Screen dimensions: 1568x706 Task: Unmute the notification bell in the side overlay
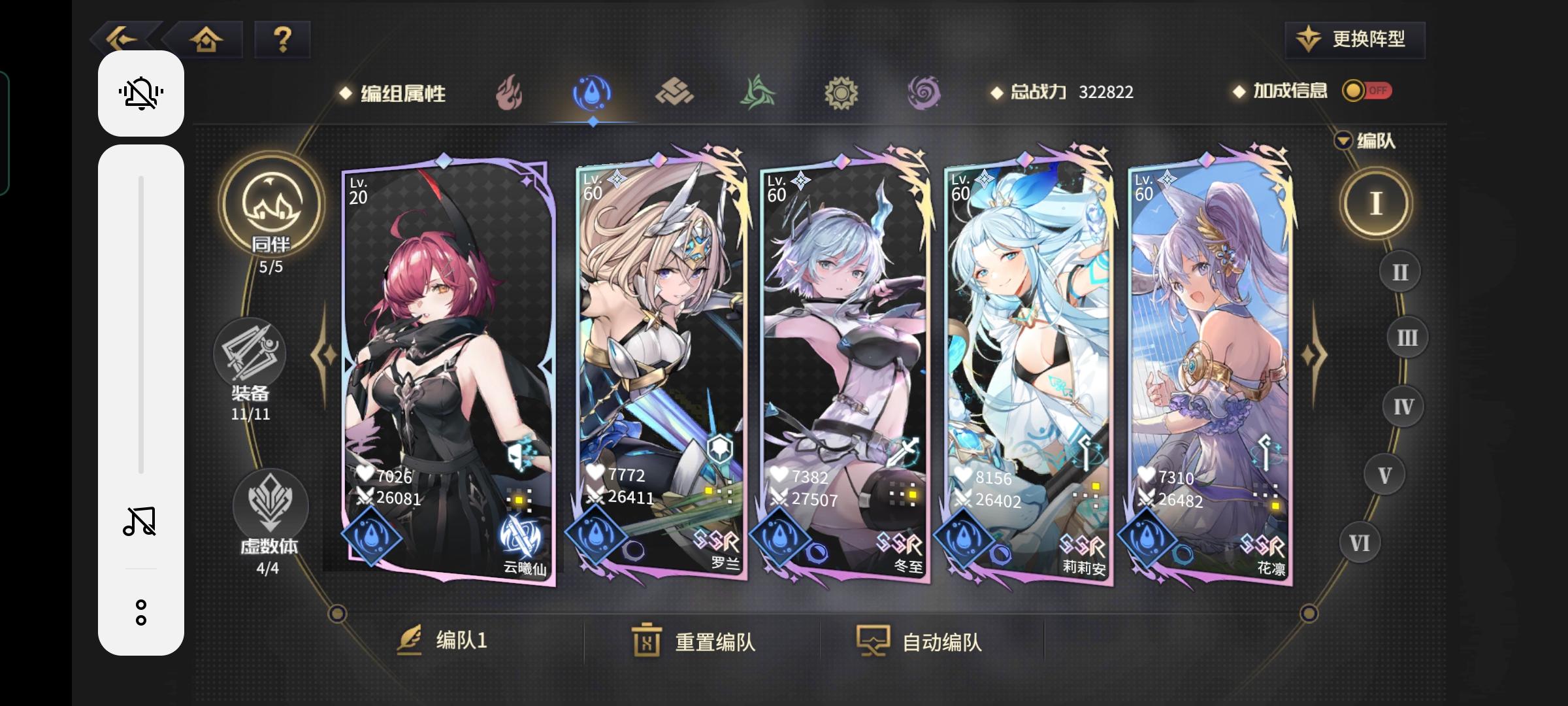140,93
